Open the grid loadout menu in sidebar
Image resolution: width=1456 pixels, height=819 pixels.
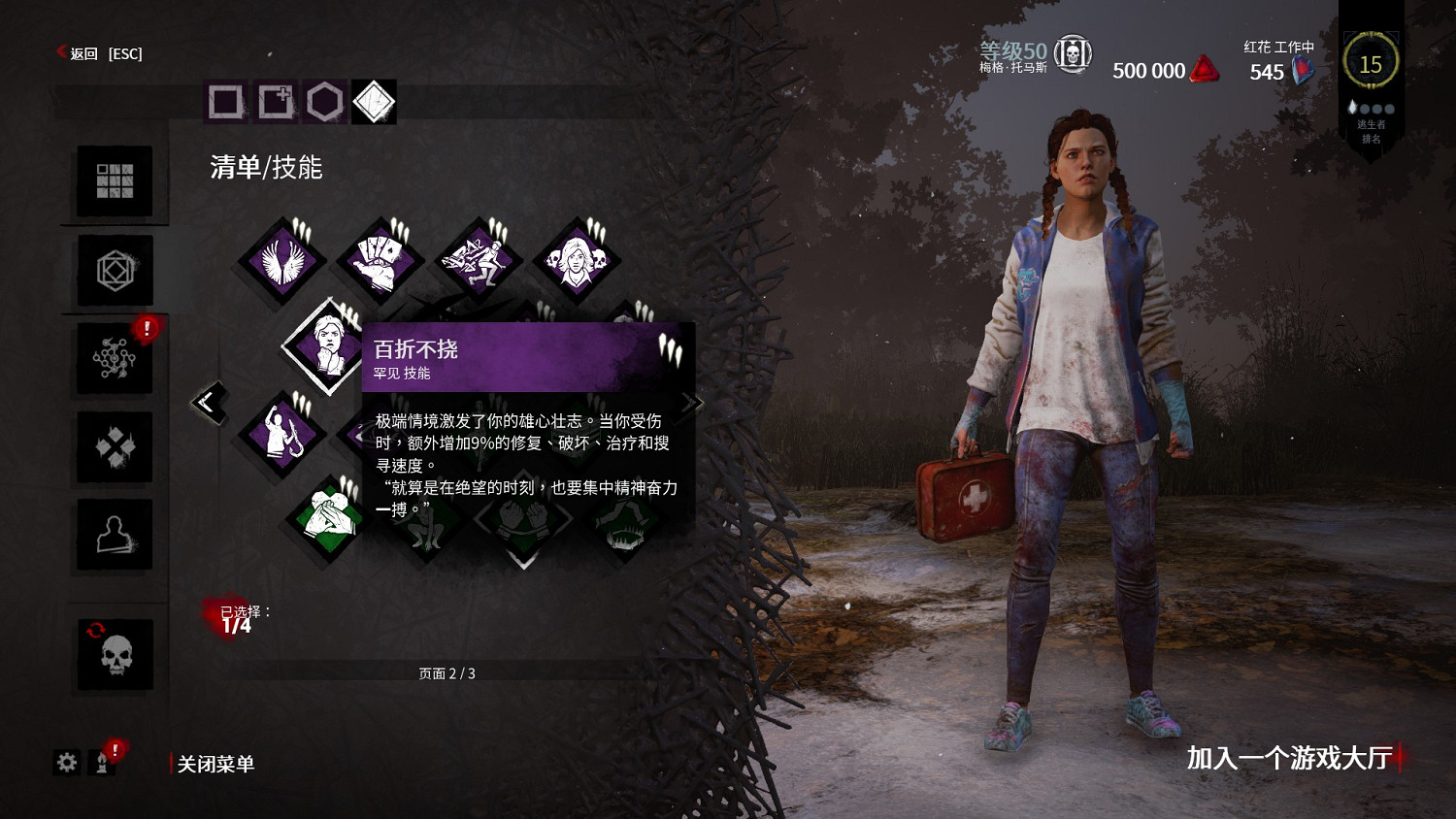[115, 180]
